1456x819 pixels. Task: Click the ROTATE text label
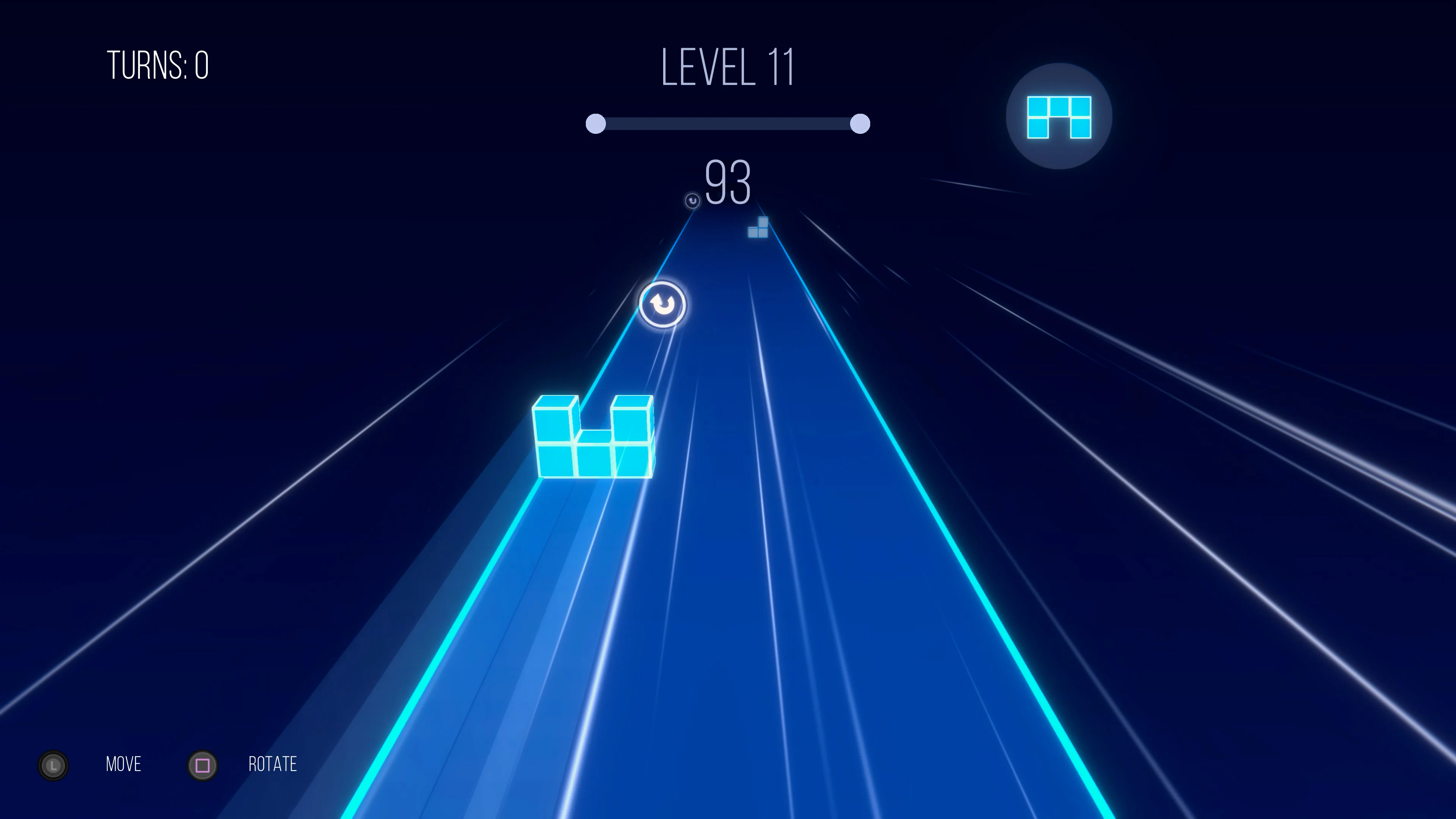click(x=273, y=765)
